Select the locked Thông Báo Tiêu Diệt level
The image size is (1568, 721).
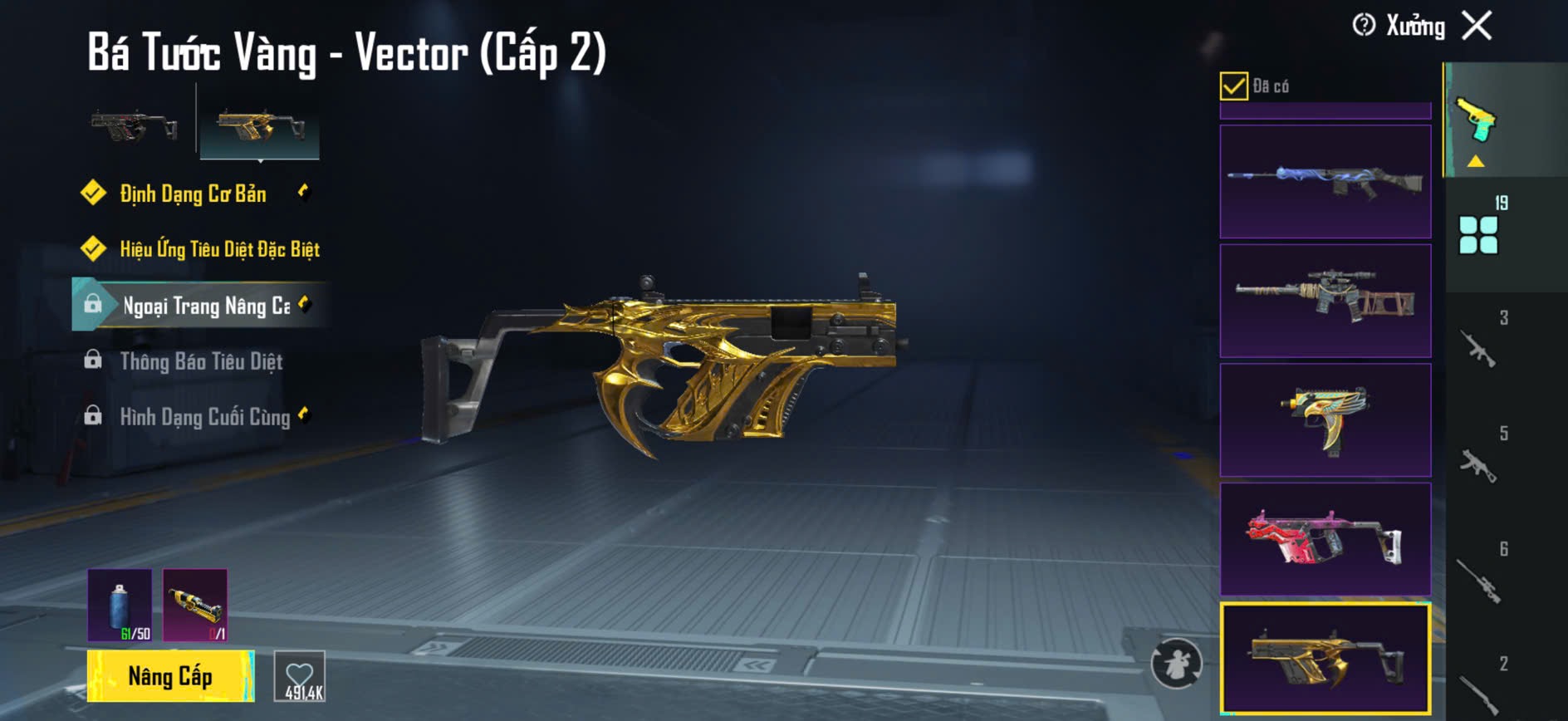[201, 361]
